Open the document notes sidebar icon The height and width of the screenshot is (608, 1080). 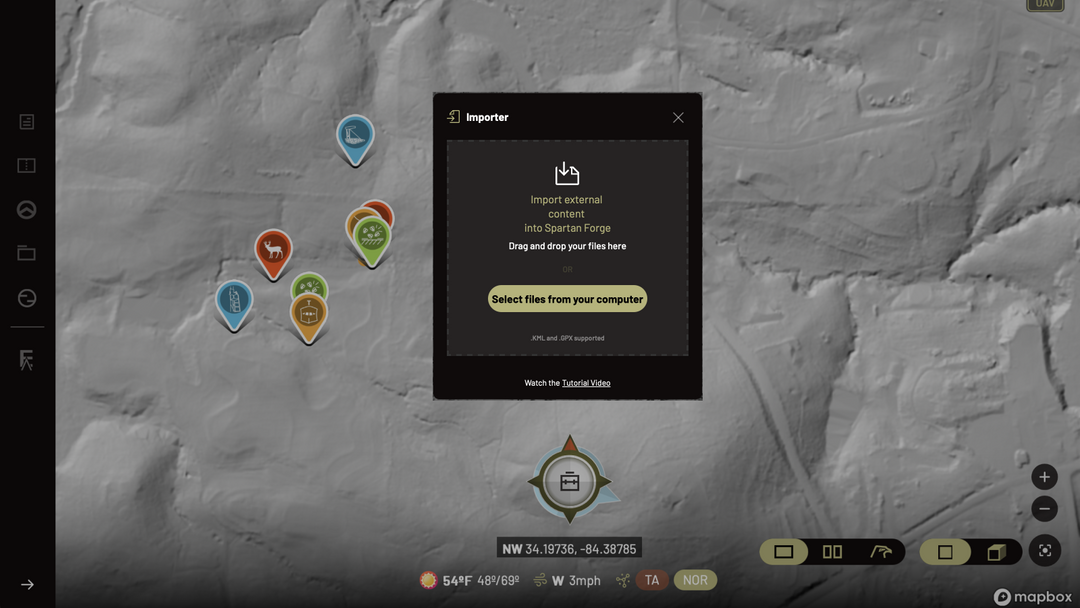[x=27, y=122]
